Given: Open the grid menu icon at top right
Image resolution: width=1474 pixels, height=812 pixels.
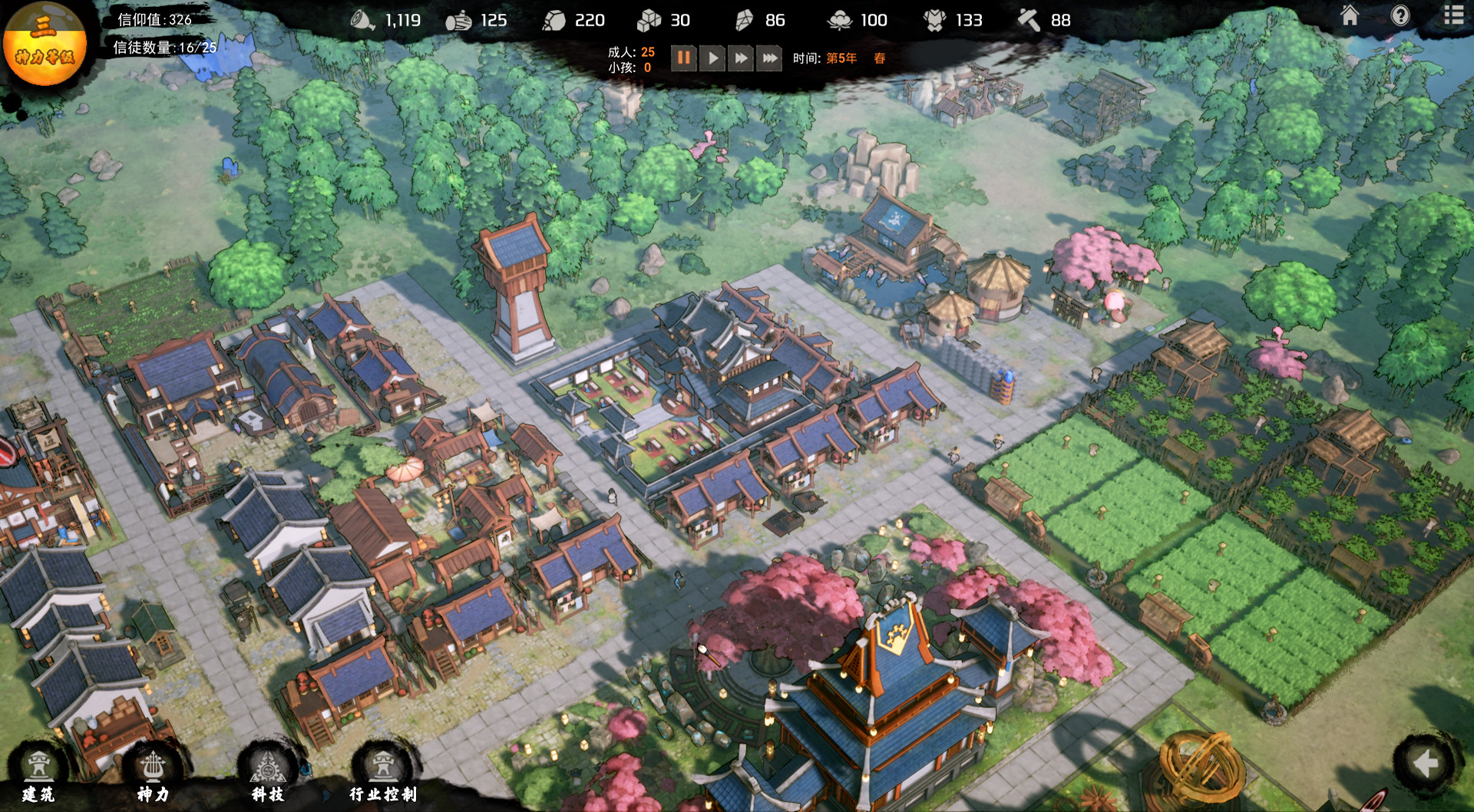Looking at the screenshot, I should coord(1454,14).
